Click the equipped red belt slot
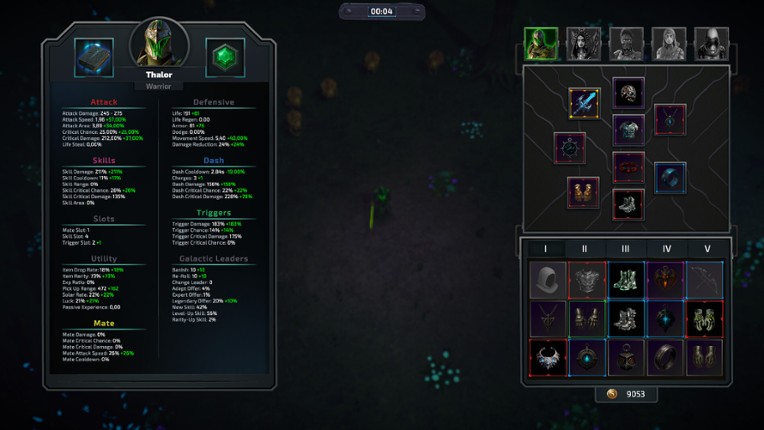This screenshot has height=430, width=764. (x=628, y=167)
